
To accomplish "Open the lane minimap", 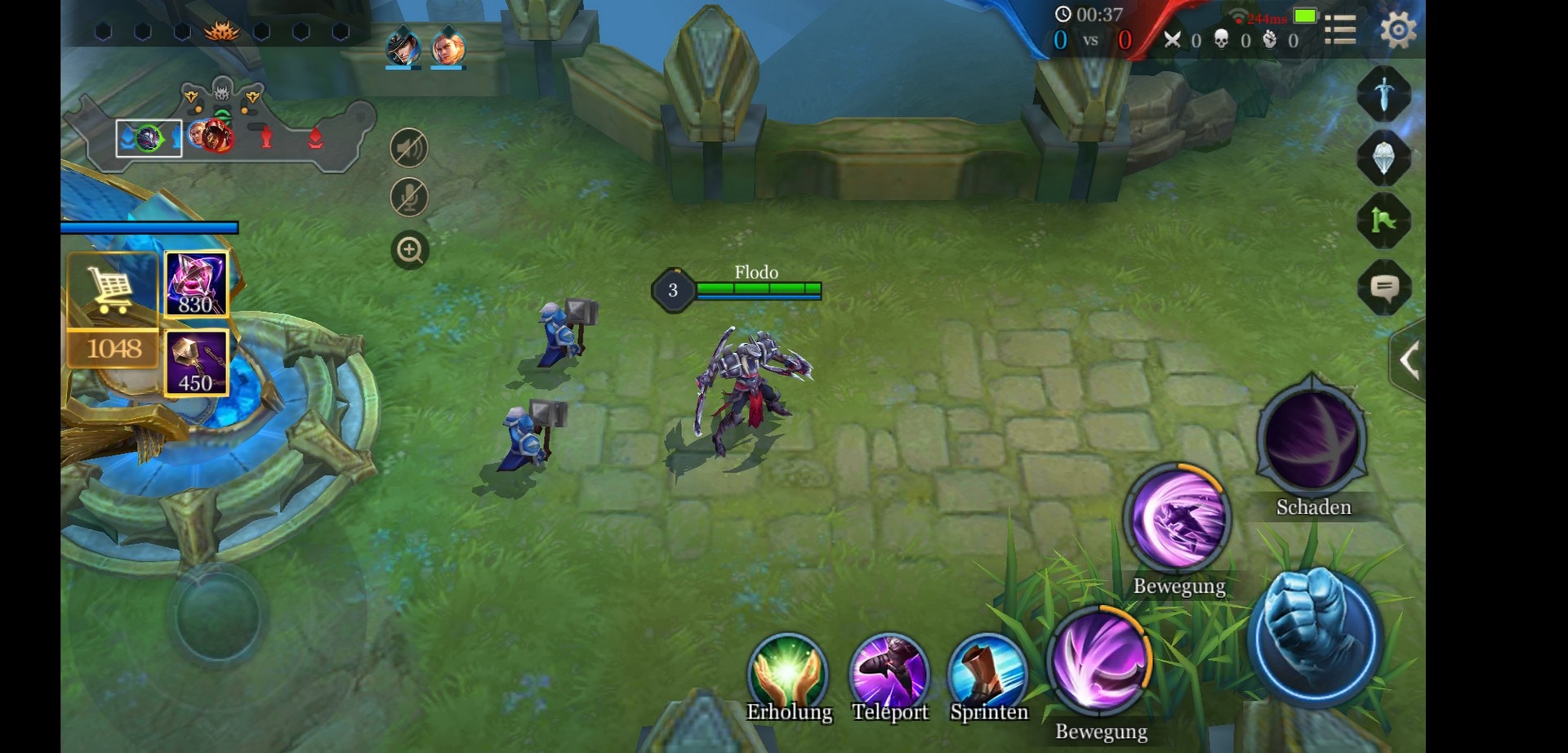I will 220,135.
